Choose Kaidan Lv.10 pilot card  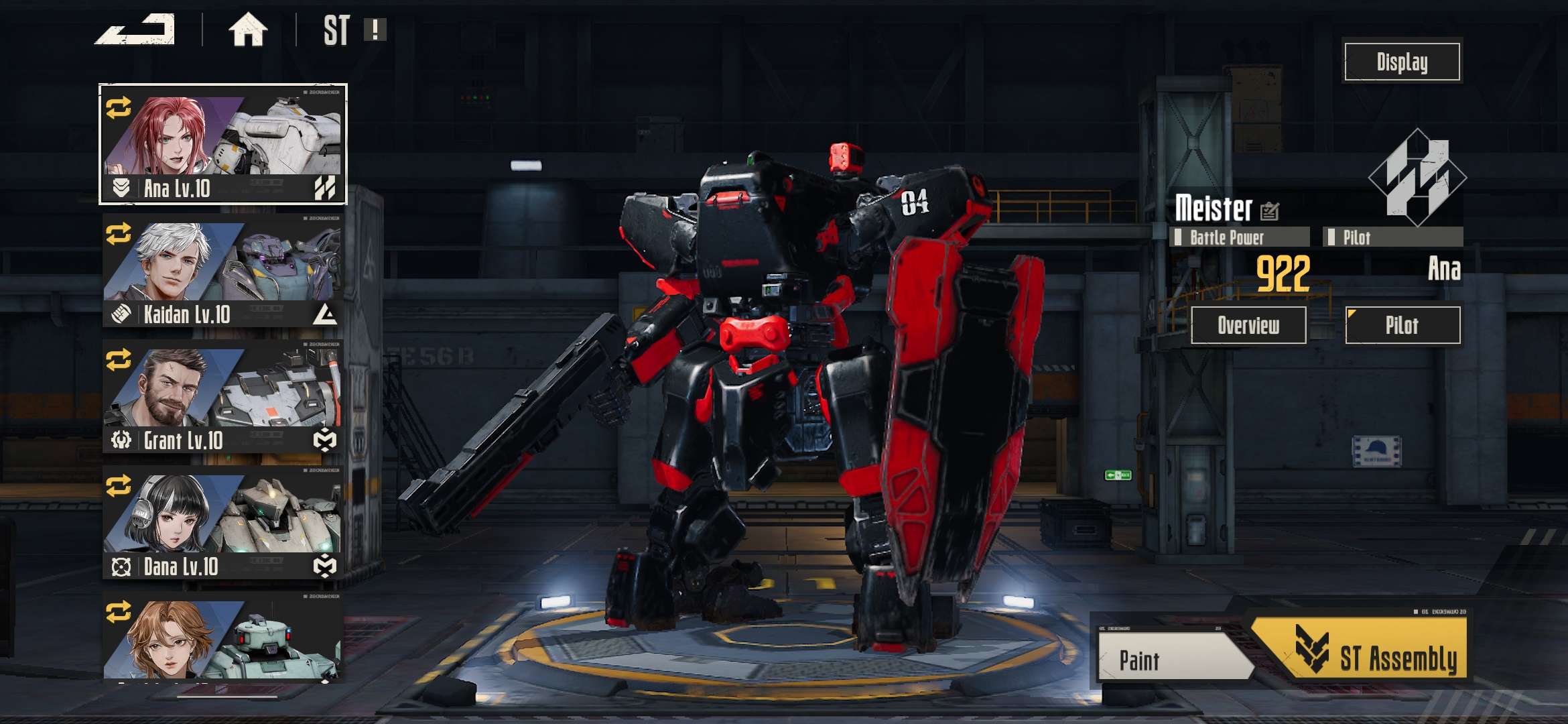(223, 270)
